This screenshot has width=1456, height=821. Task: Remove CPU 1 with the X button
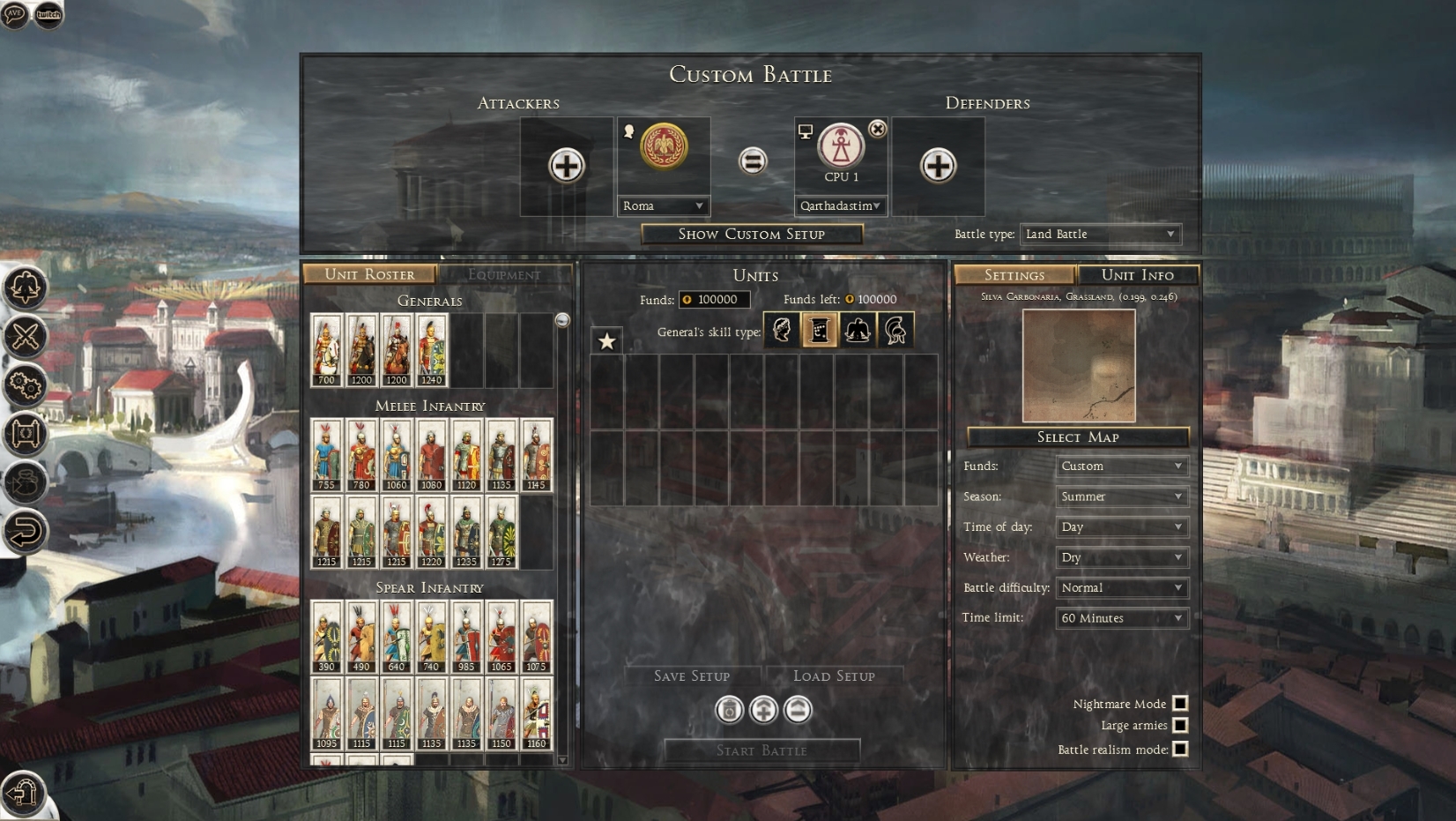coord(877,129)
